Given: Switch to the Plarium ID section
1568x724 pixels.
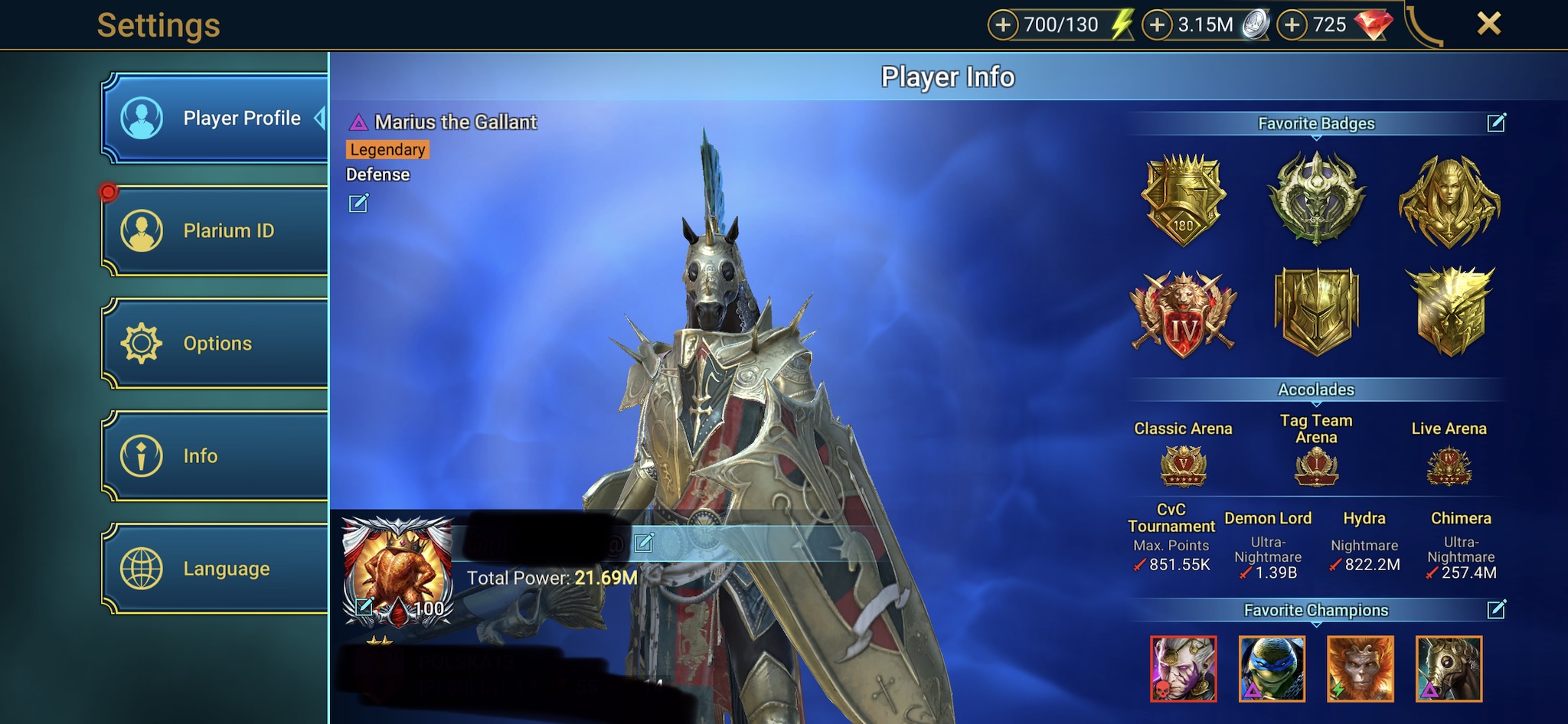Looking at the screenshot, I should click(214, 230).
